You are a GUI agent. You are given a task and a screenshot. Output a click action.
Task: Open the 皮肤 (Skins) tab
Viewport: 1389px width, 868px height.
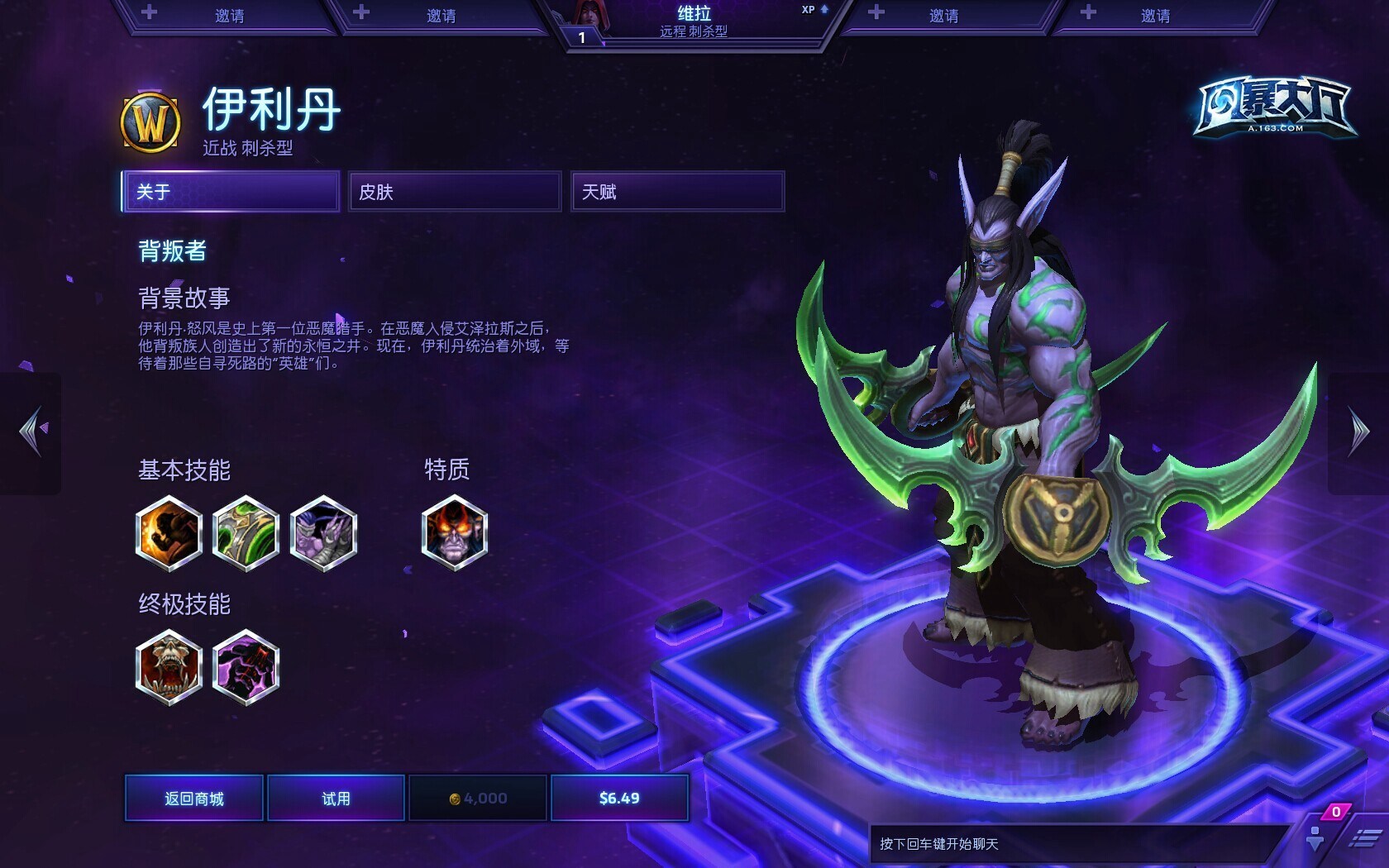click(455, 192)
